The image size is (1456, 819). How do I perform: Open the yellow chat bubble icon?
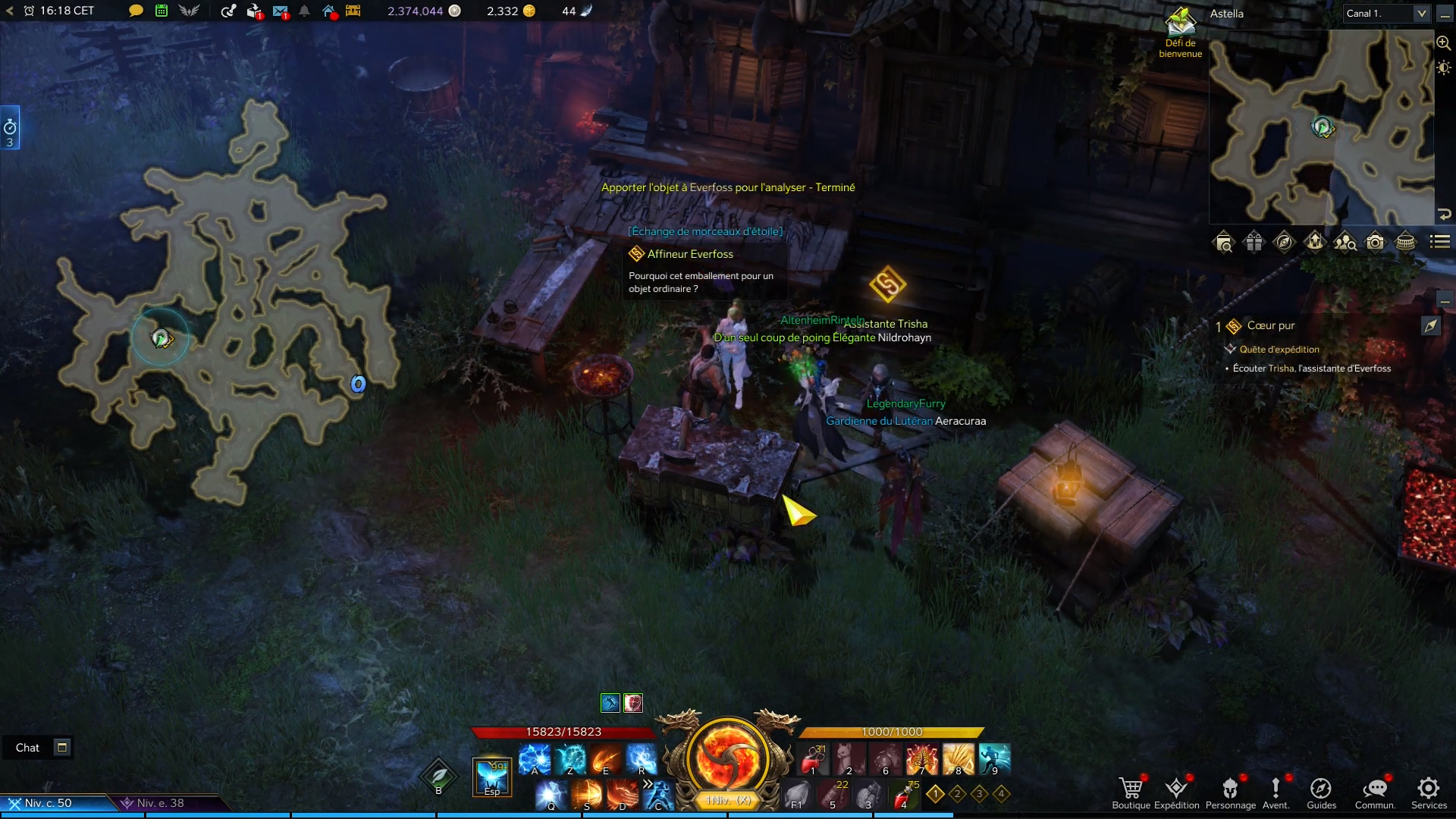click(136, 11)
